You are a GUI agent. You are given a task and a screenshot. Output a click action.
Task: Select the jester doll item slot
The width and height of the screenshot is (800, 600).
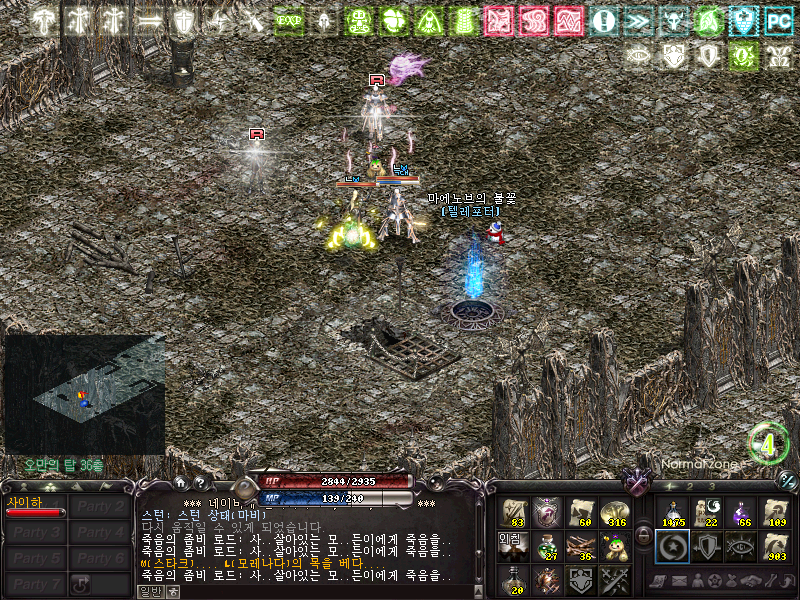click(614, 546)
